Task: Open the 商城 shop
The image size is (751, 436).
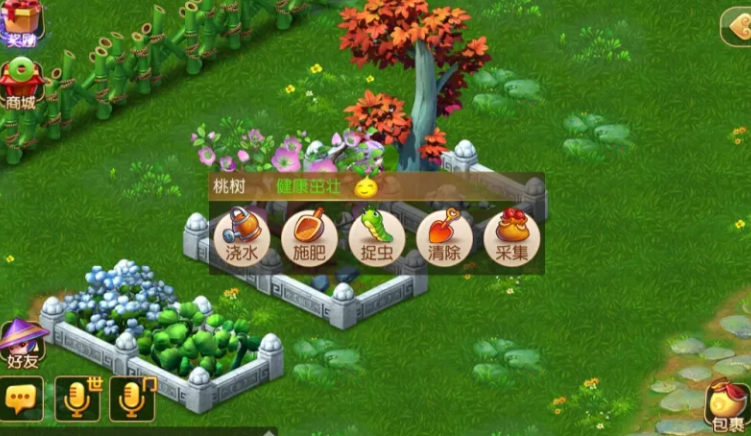Action: tap(20, 83)
